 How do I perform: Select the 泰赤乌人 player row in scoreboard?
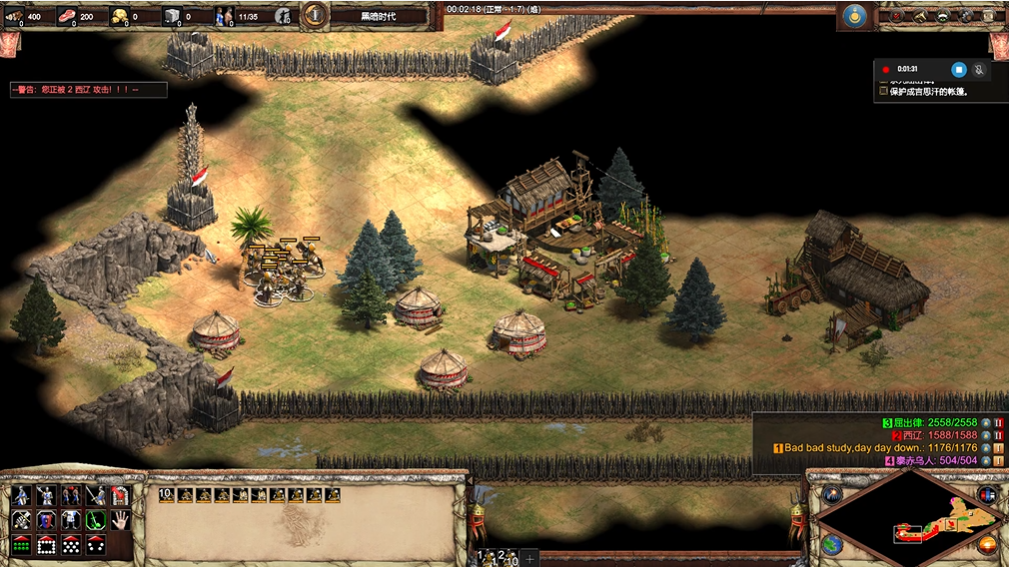[x=935, y=461]
